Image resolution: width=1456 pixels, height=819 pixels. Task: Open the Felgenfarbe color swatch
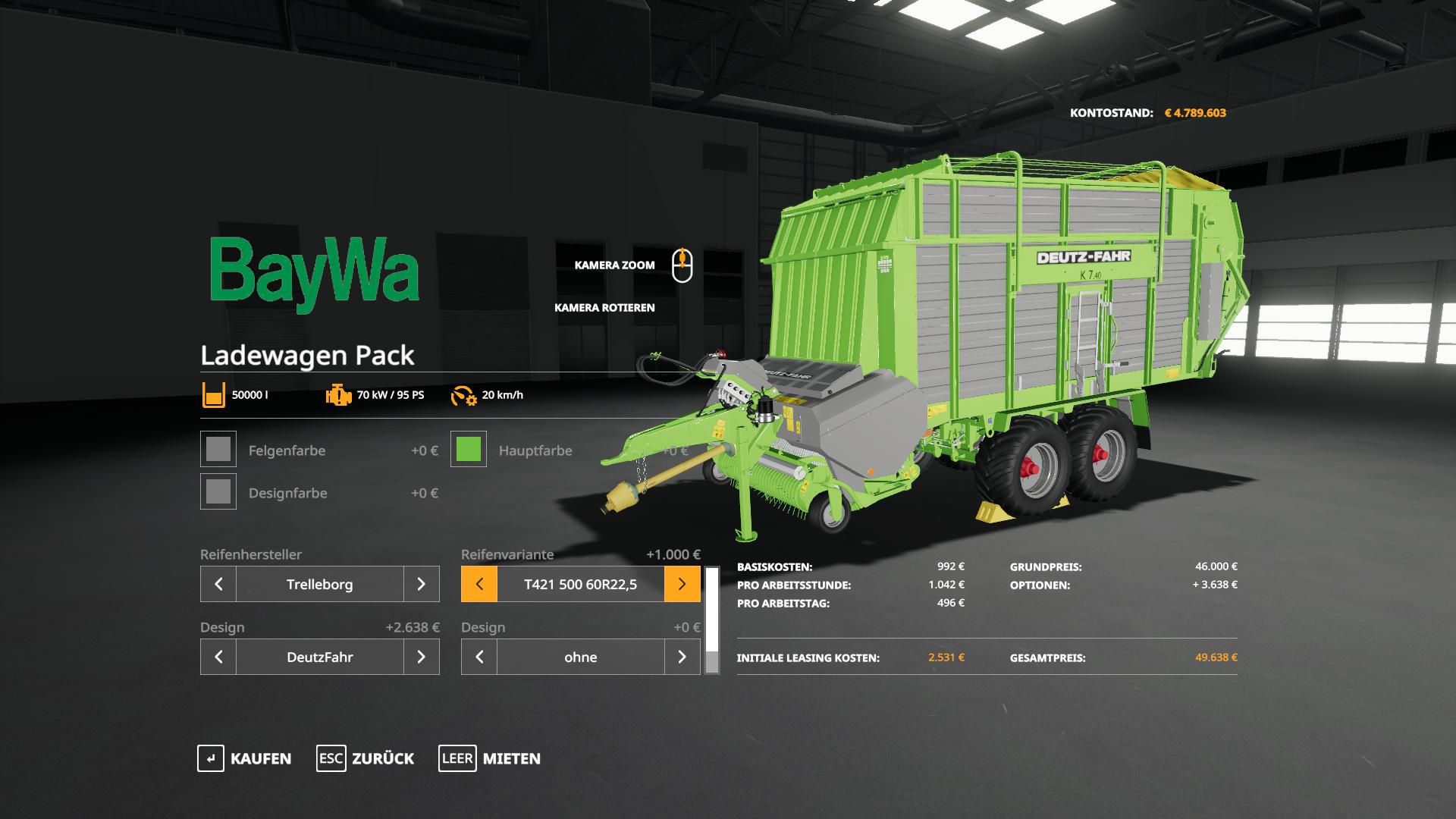pyautogui.click(x=218, y=449)
